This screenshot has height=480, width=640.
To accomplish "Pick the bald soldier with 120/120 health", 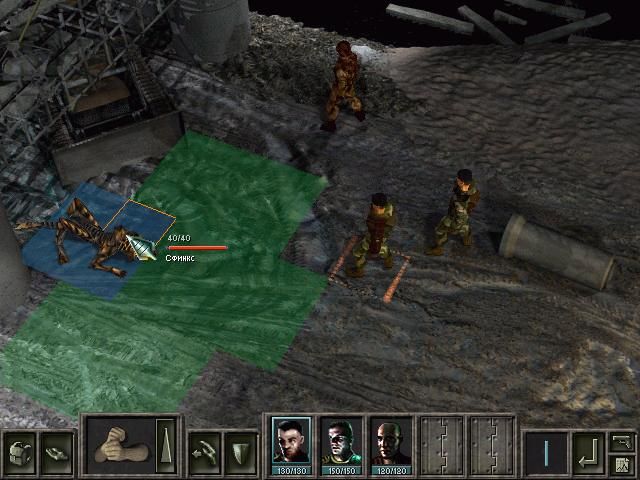I will click(390, 442).
